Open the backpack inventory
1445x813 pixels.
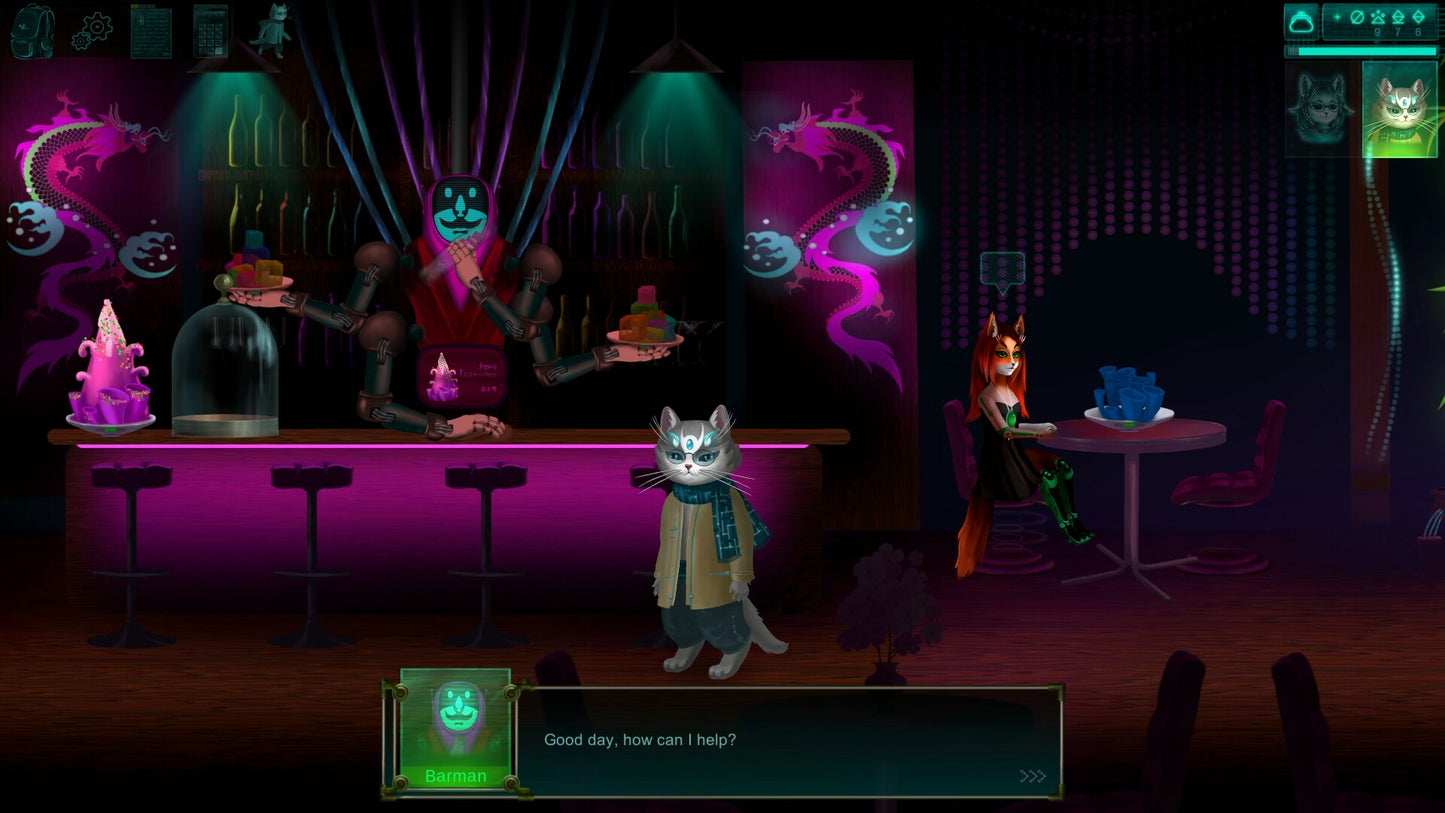pyautogui.click(x=32, y=31)
